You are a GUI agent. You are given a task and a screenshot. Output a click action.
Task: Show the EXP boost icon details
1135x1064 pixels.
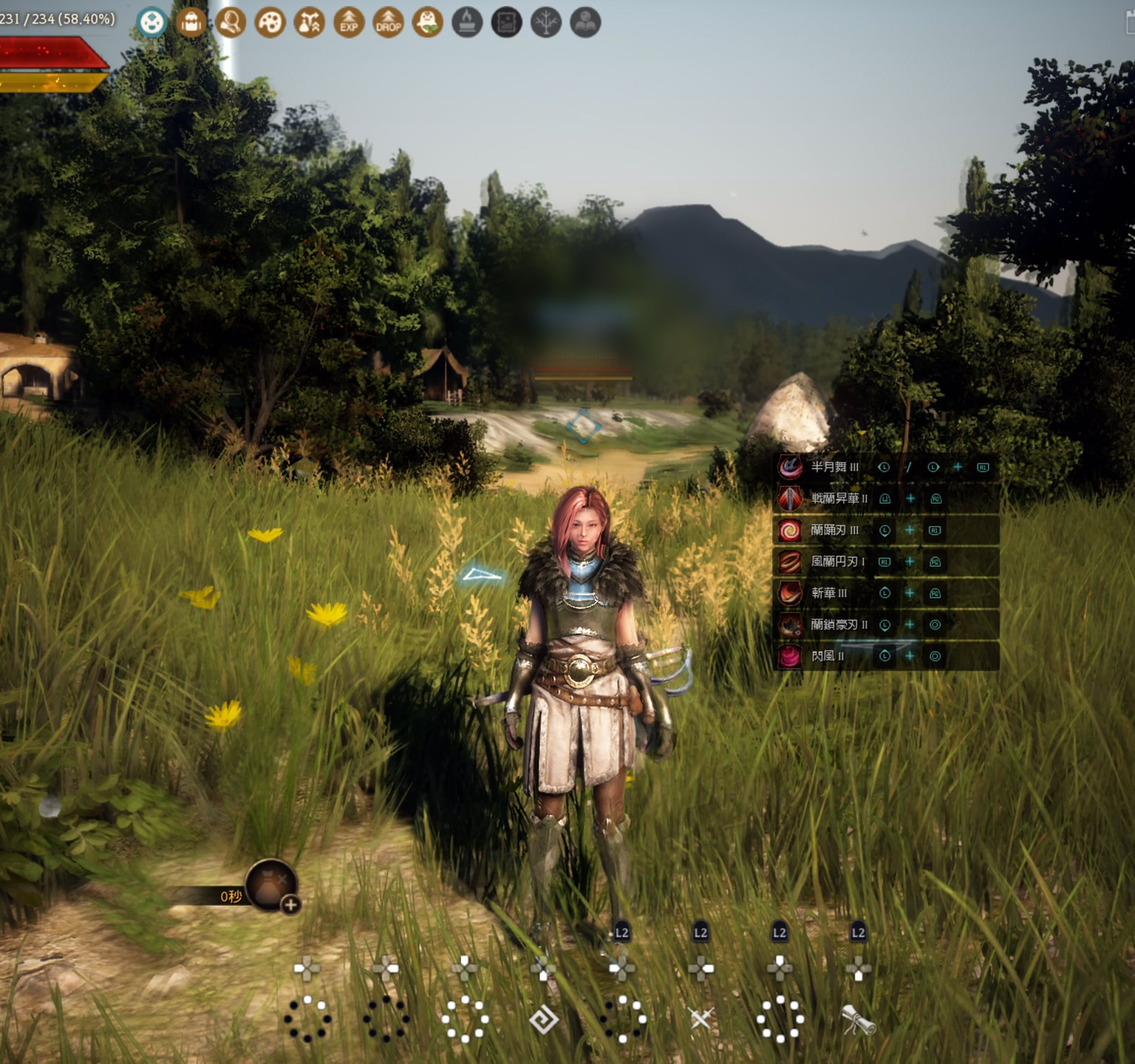pyautogui.click(x=349, y=22)
